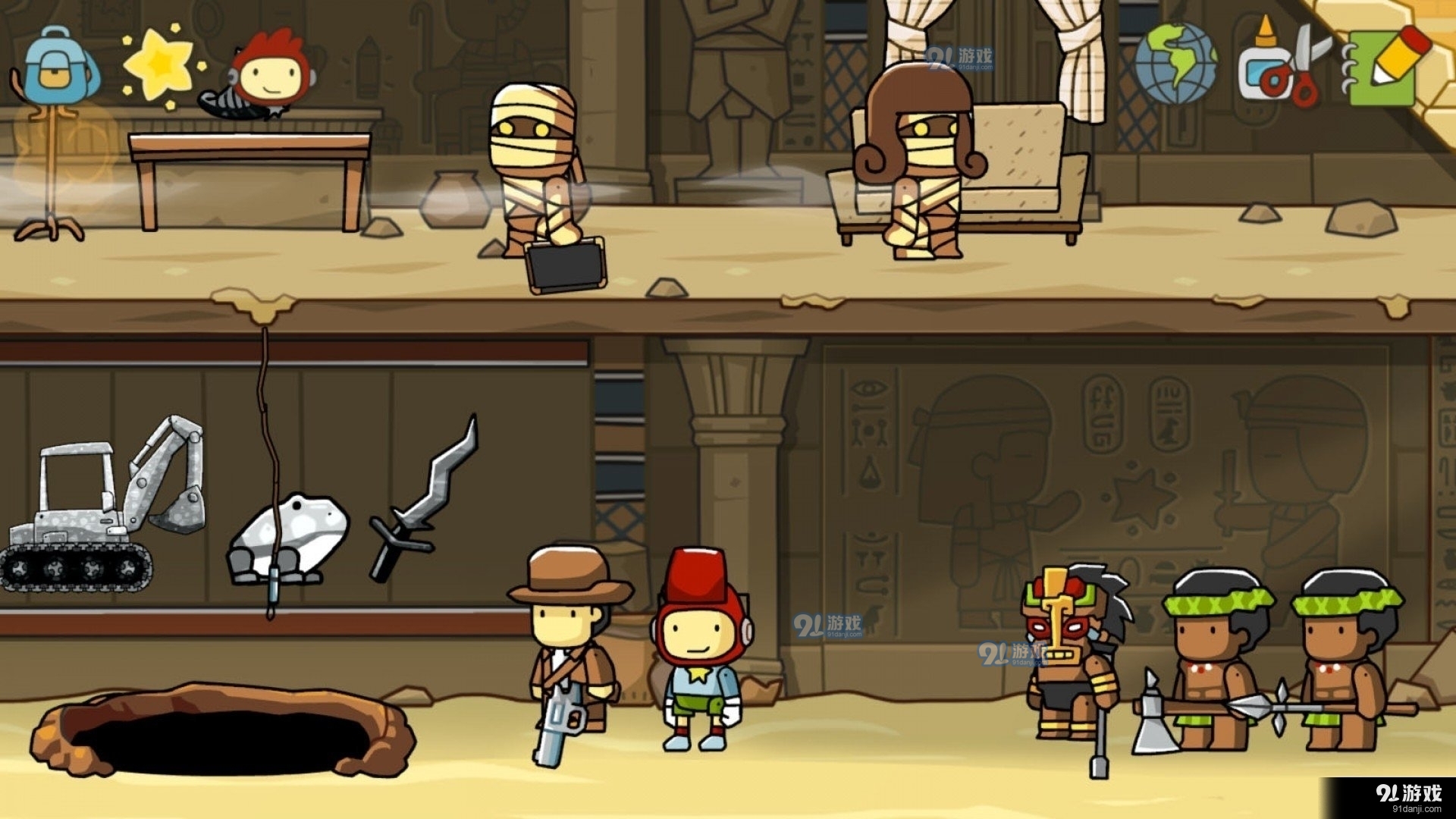The width and height of the screenshot is (1456, 819).
Task: Click the yellow Starite star icon
Action: point(160,65)
